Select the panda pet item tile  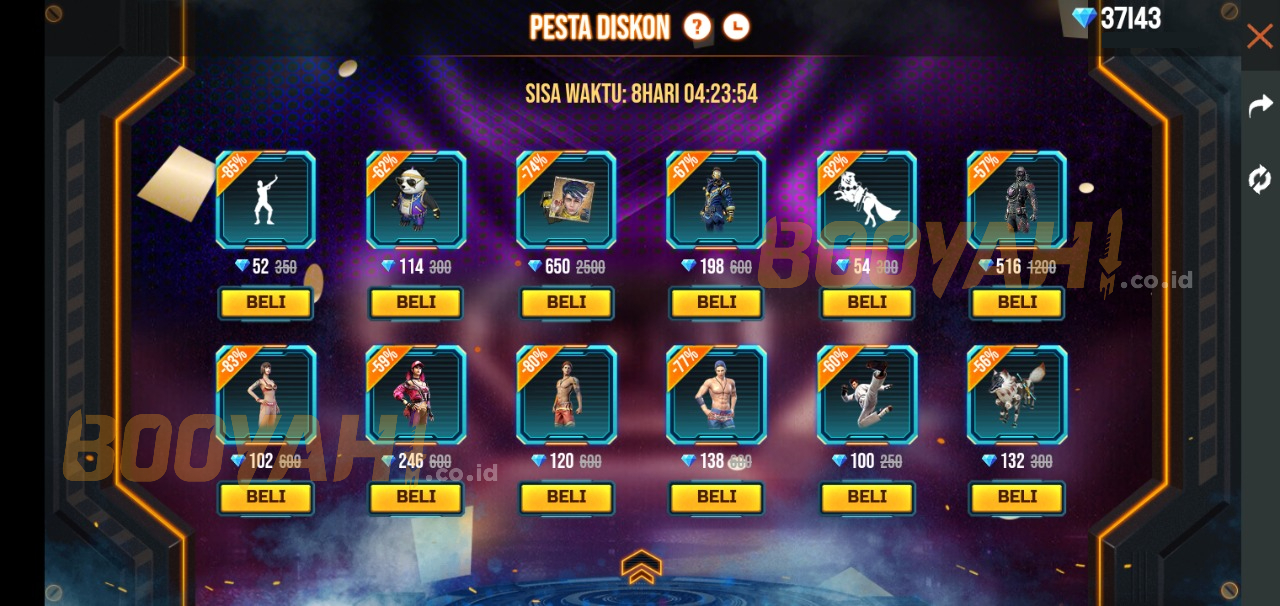pyautogui.click(x=416, y=200)
